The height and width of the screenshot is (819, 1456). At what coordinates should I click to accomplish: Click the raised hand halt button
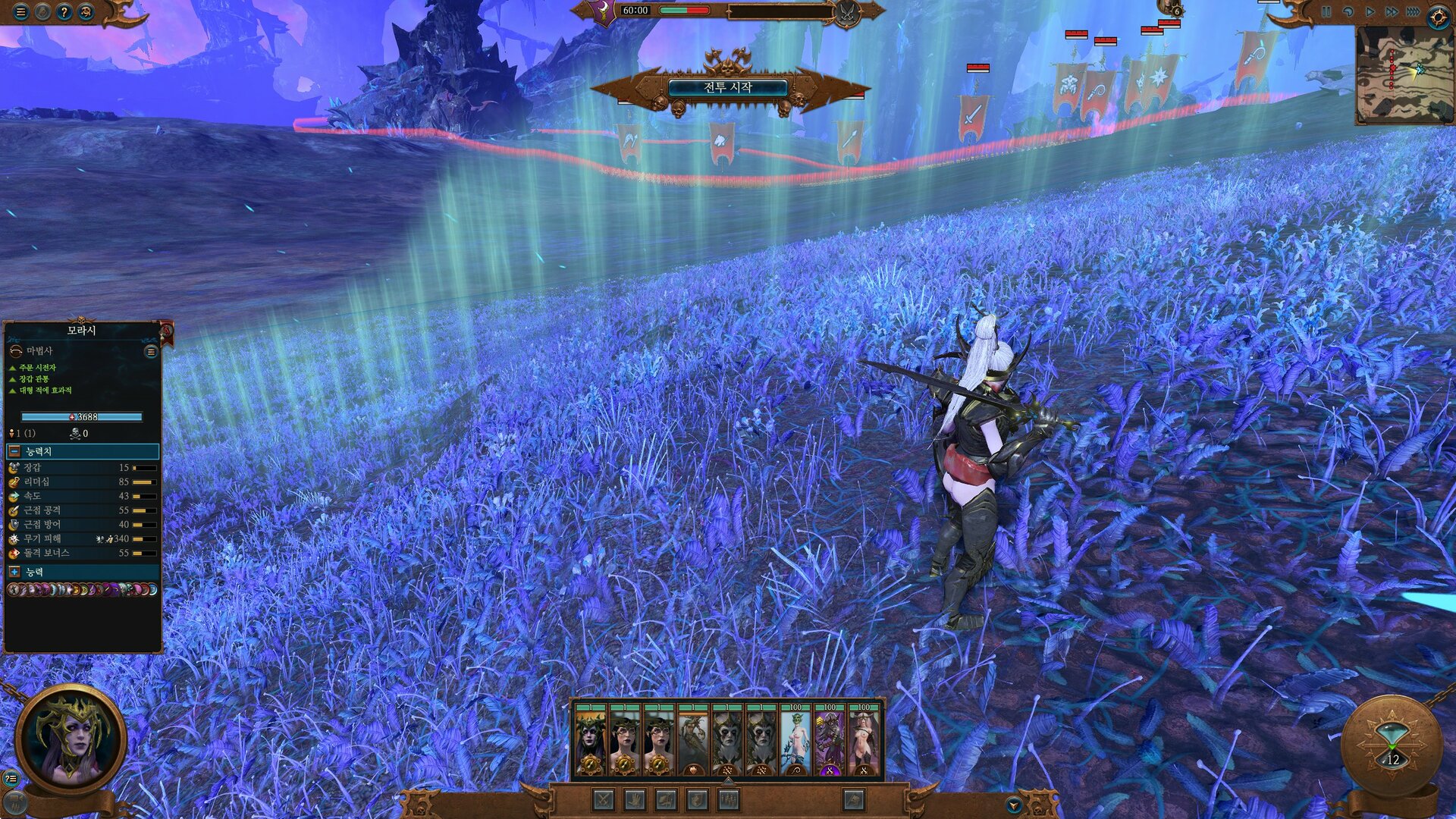[635, 799]
